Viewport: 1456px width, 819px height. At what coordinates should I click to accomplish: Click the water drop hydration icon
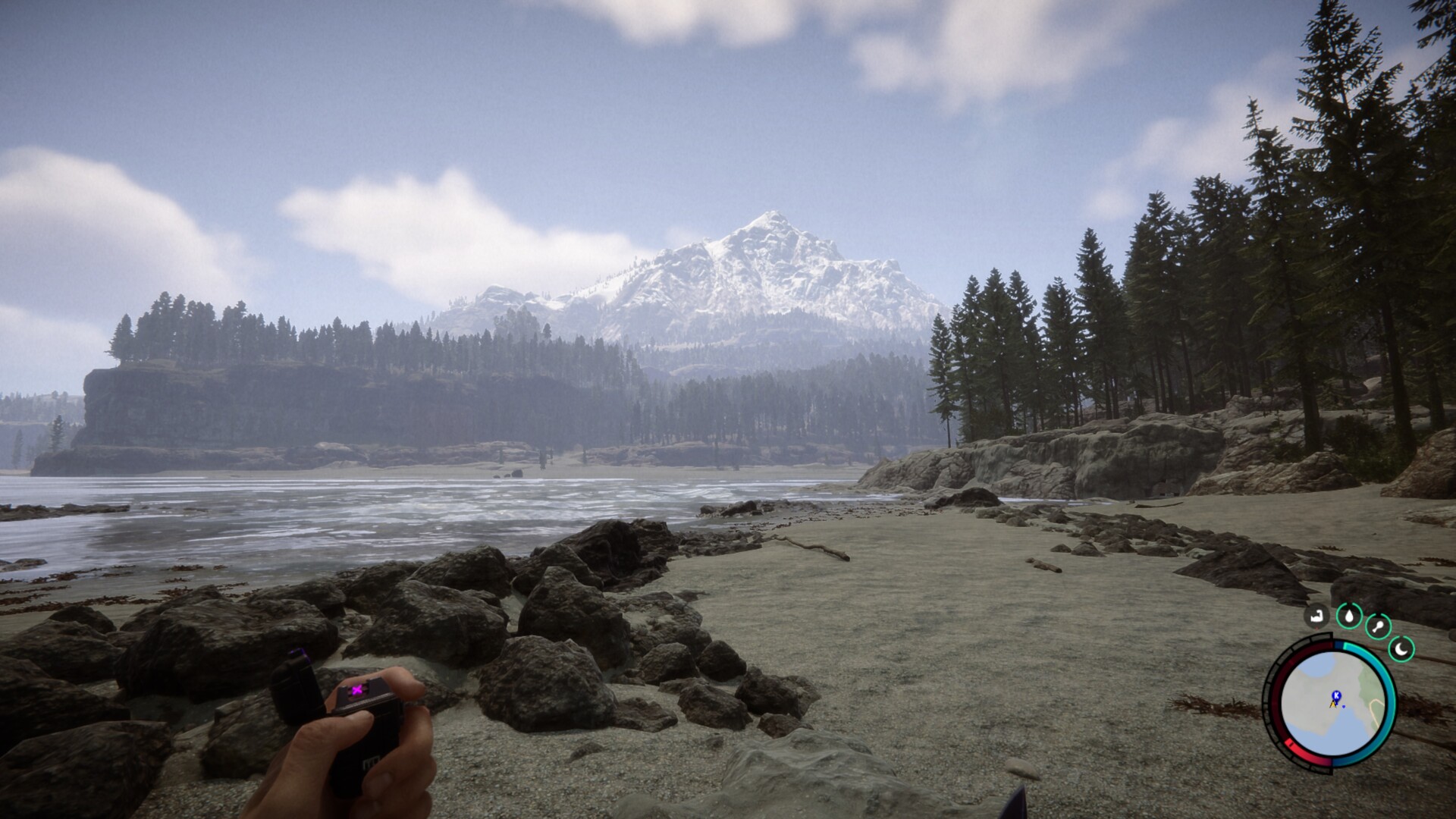1348,615
